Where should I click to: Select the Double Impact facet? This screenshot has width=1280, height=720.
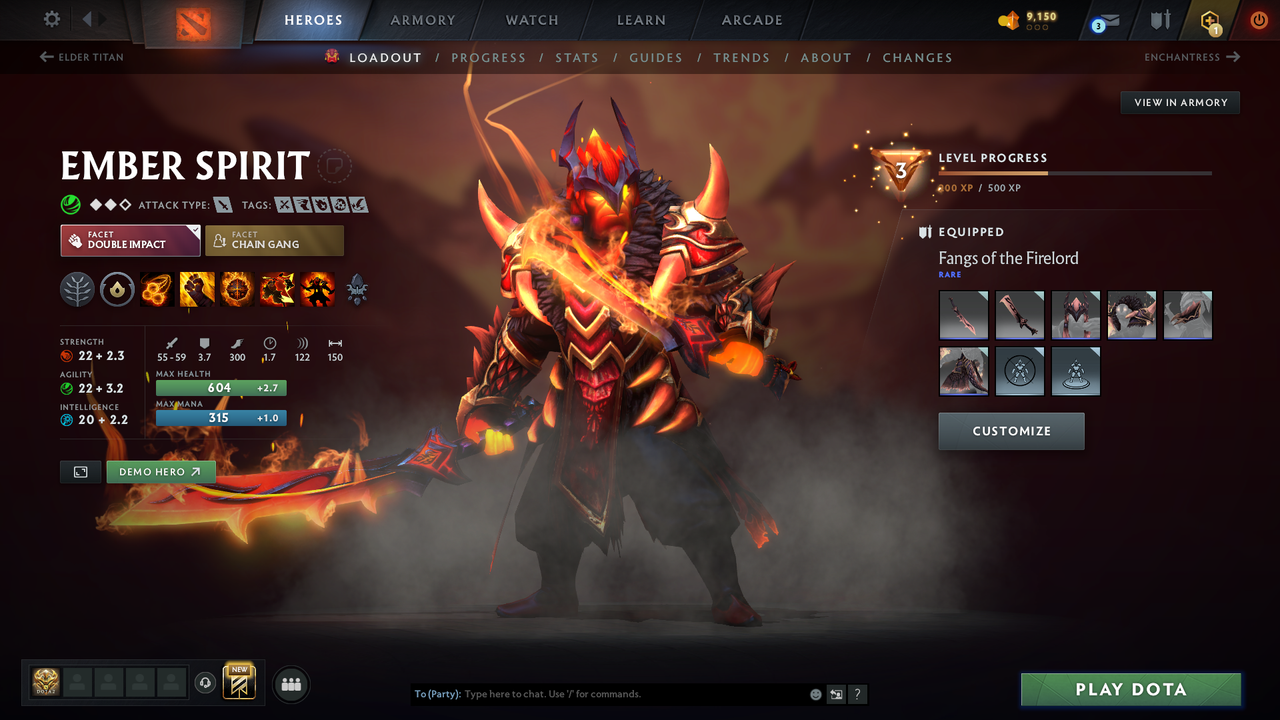tap(129, 240)
